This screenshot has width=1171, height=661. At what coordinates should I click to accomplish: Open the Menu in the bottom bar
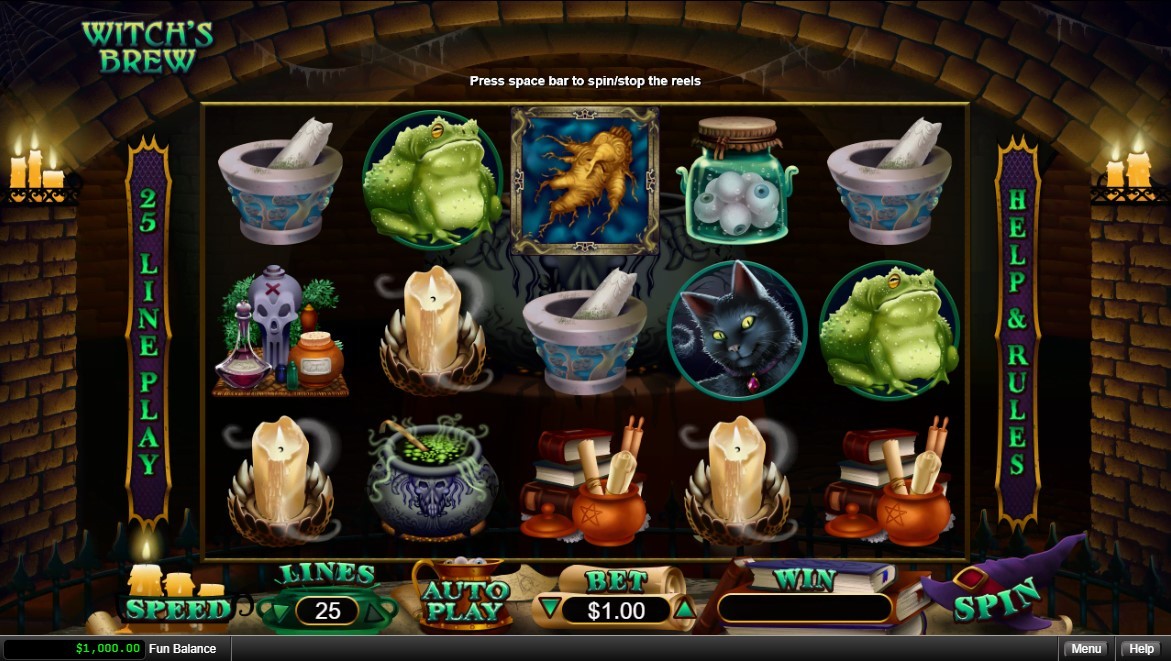(x=1086, y=649)
